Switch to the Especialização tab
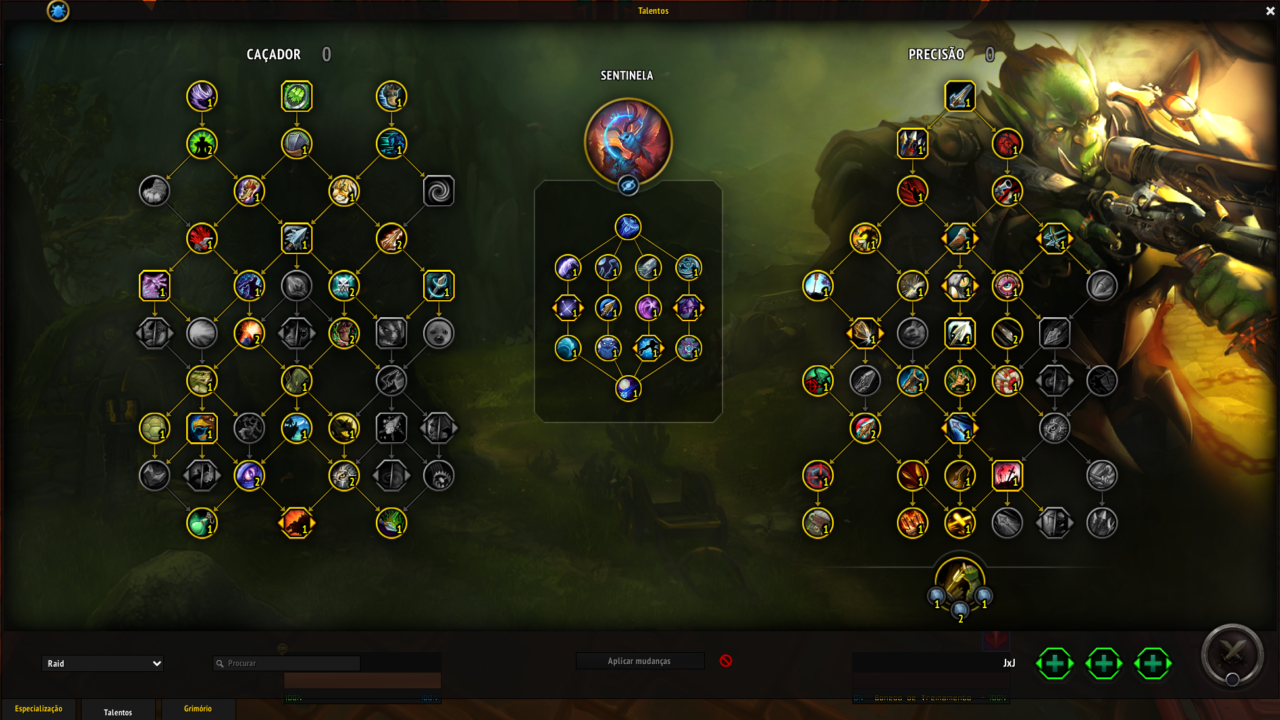 (x=38, y=709)
